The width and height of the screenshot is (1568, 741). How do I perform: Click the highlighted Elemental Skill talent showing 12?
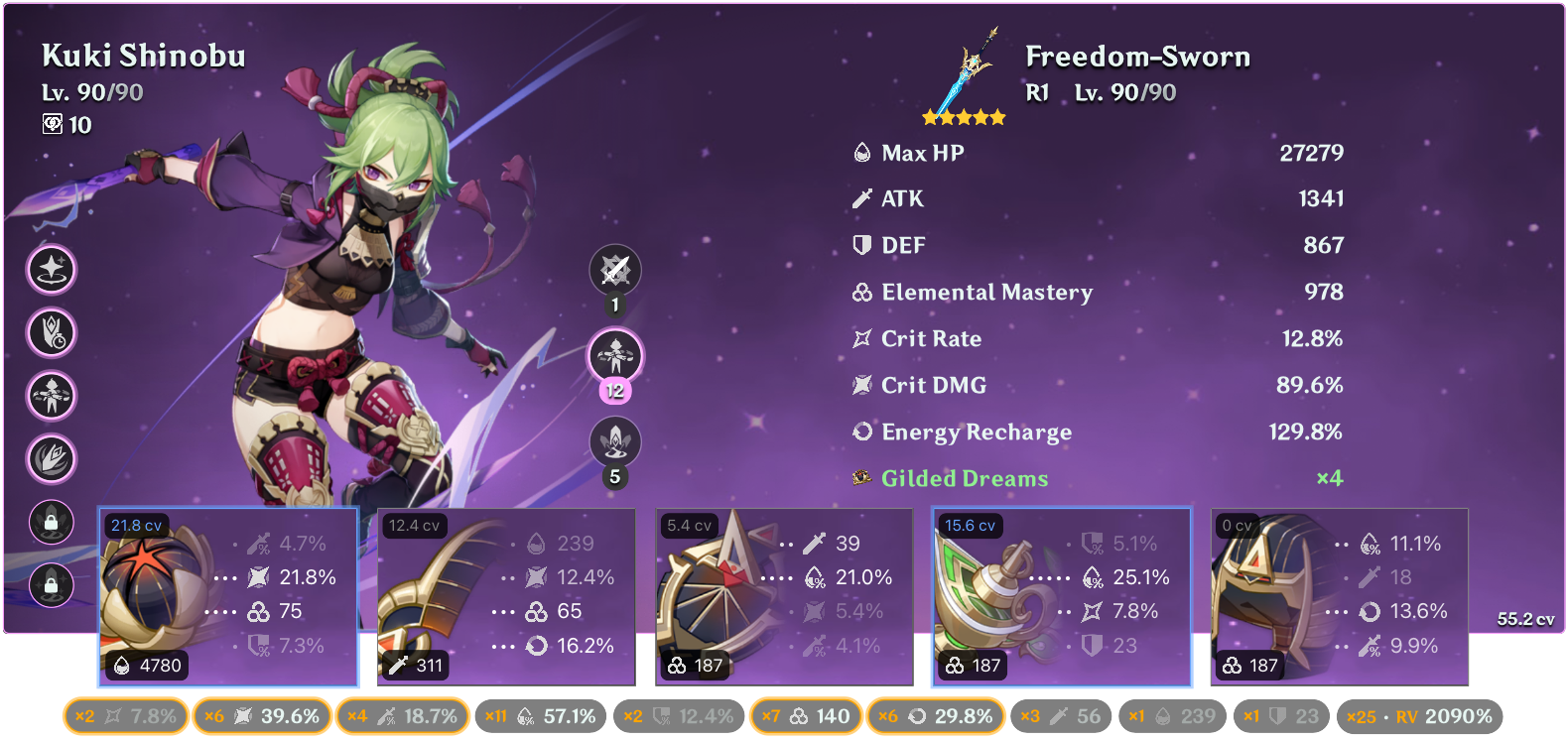[x=616, y=356]
